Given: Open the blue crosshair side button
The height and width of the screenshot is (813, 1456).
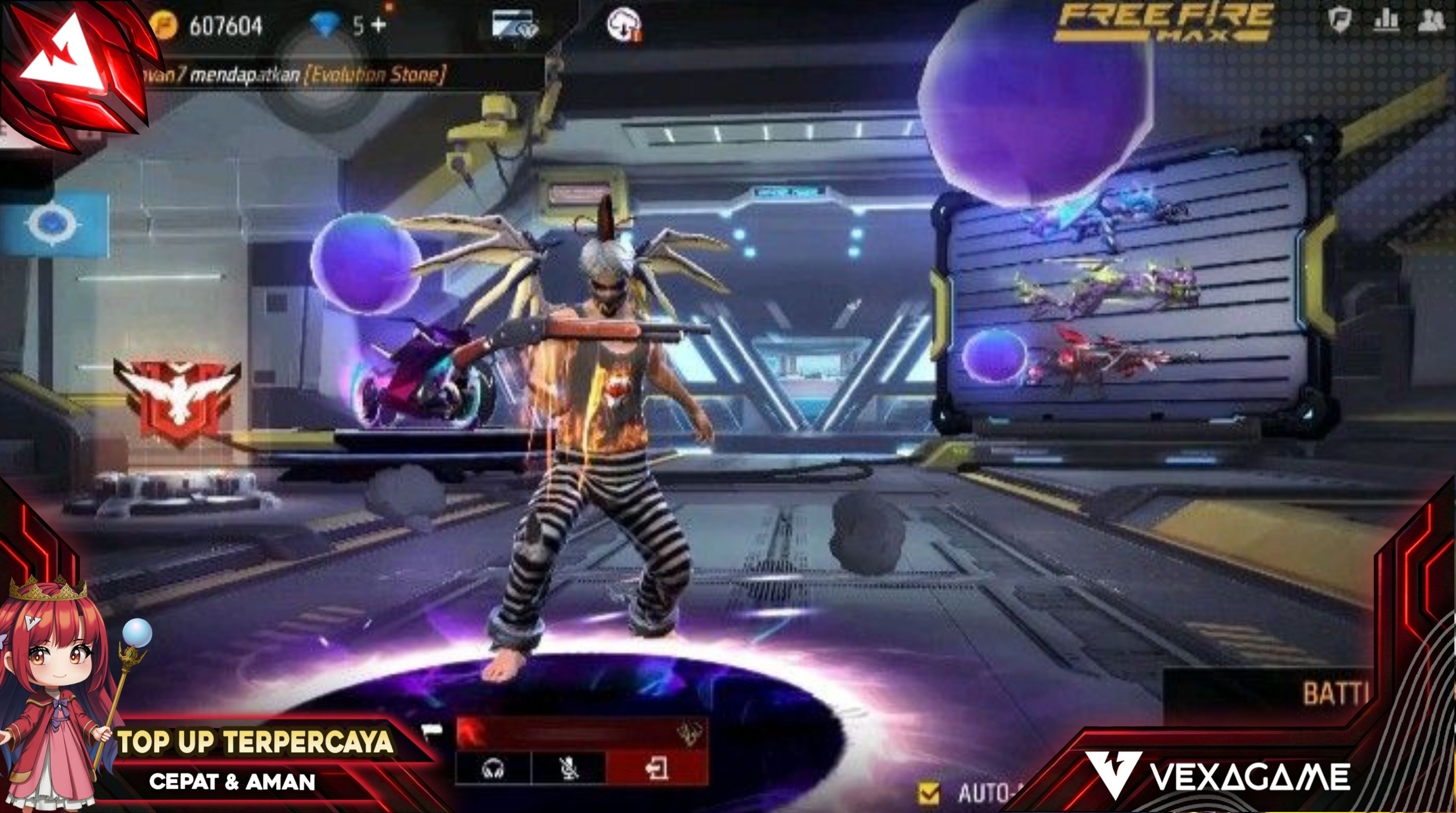Looking at the screenshot, I should click(52, 224).
